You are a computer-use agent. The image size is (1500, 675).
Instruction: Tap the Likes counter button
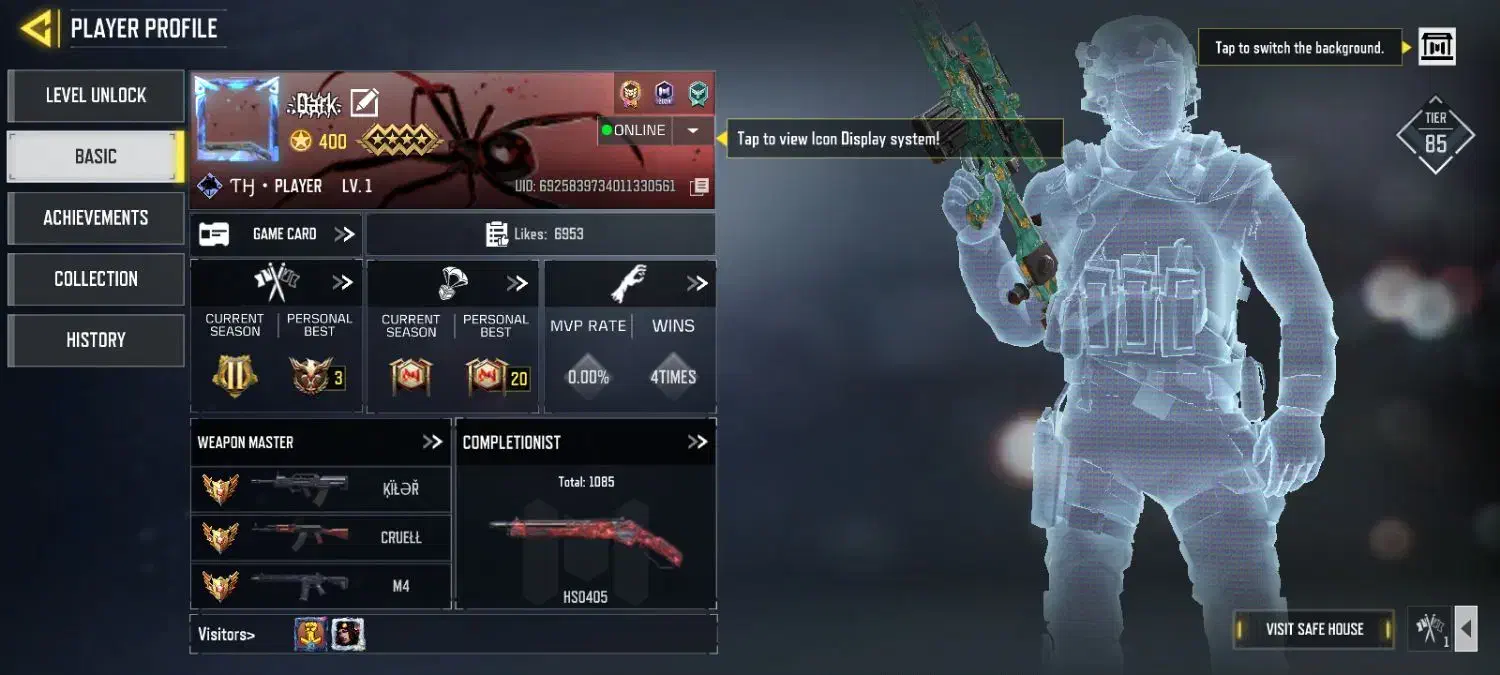[x=540, y=234]
